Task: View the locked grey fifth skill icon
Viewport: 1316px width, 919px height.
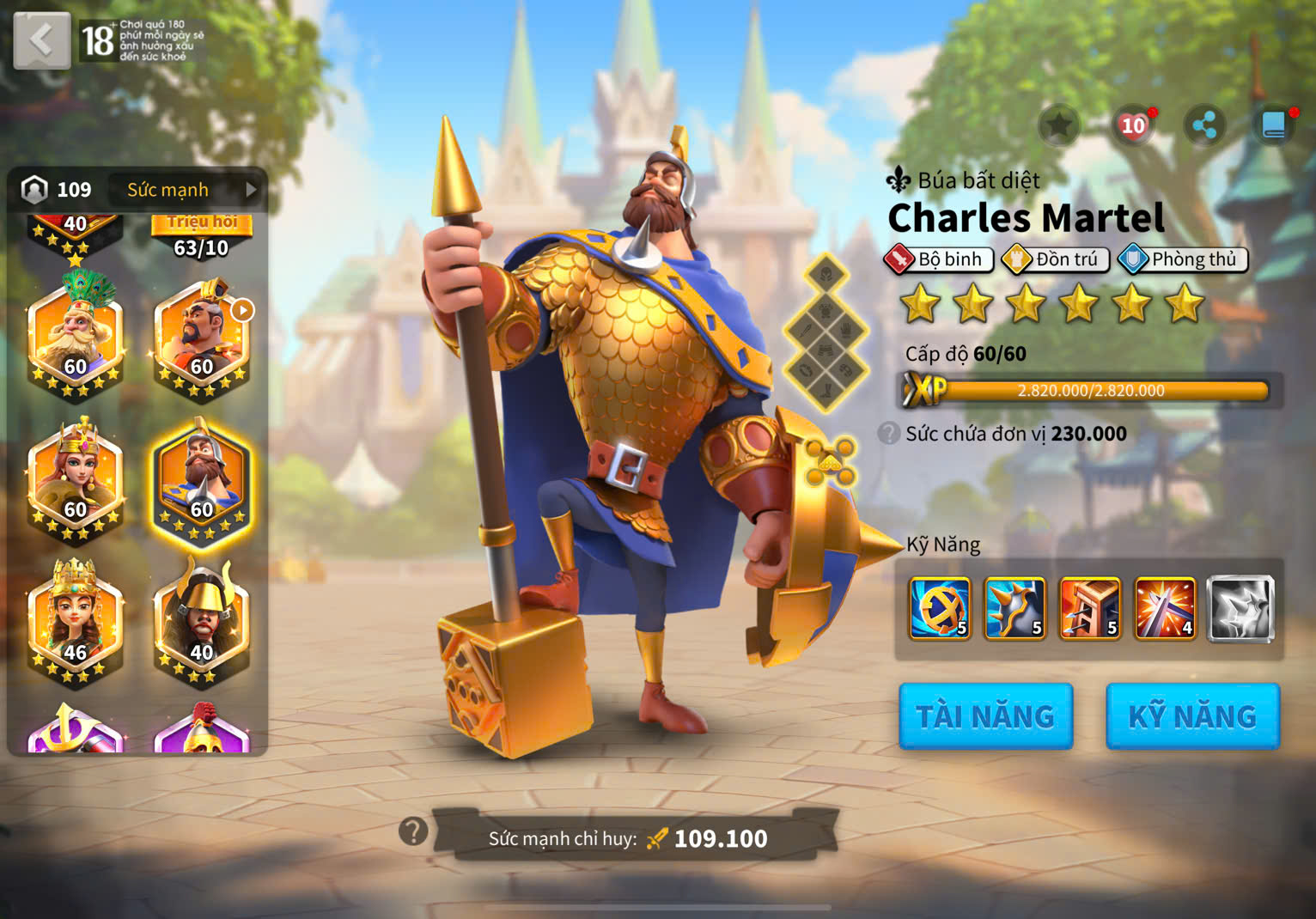Action: pos(1240,609)
